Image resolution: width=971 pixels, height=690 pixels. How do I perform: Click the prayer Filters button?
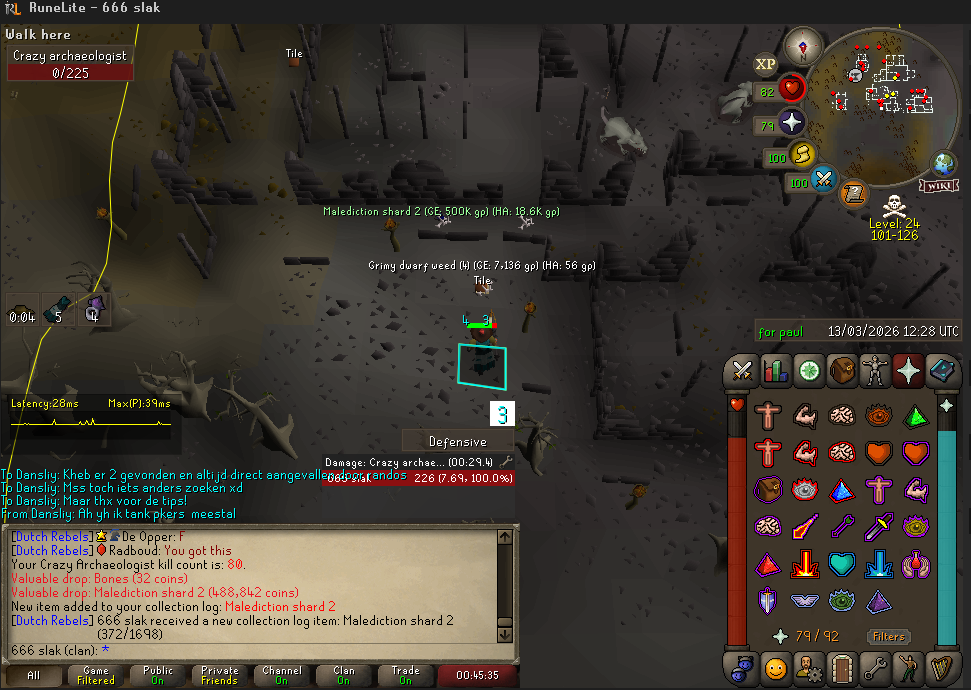click(x=888, y=636)
